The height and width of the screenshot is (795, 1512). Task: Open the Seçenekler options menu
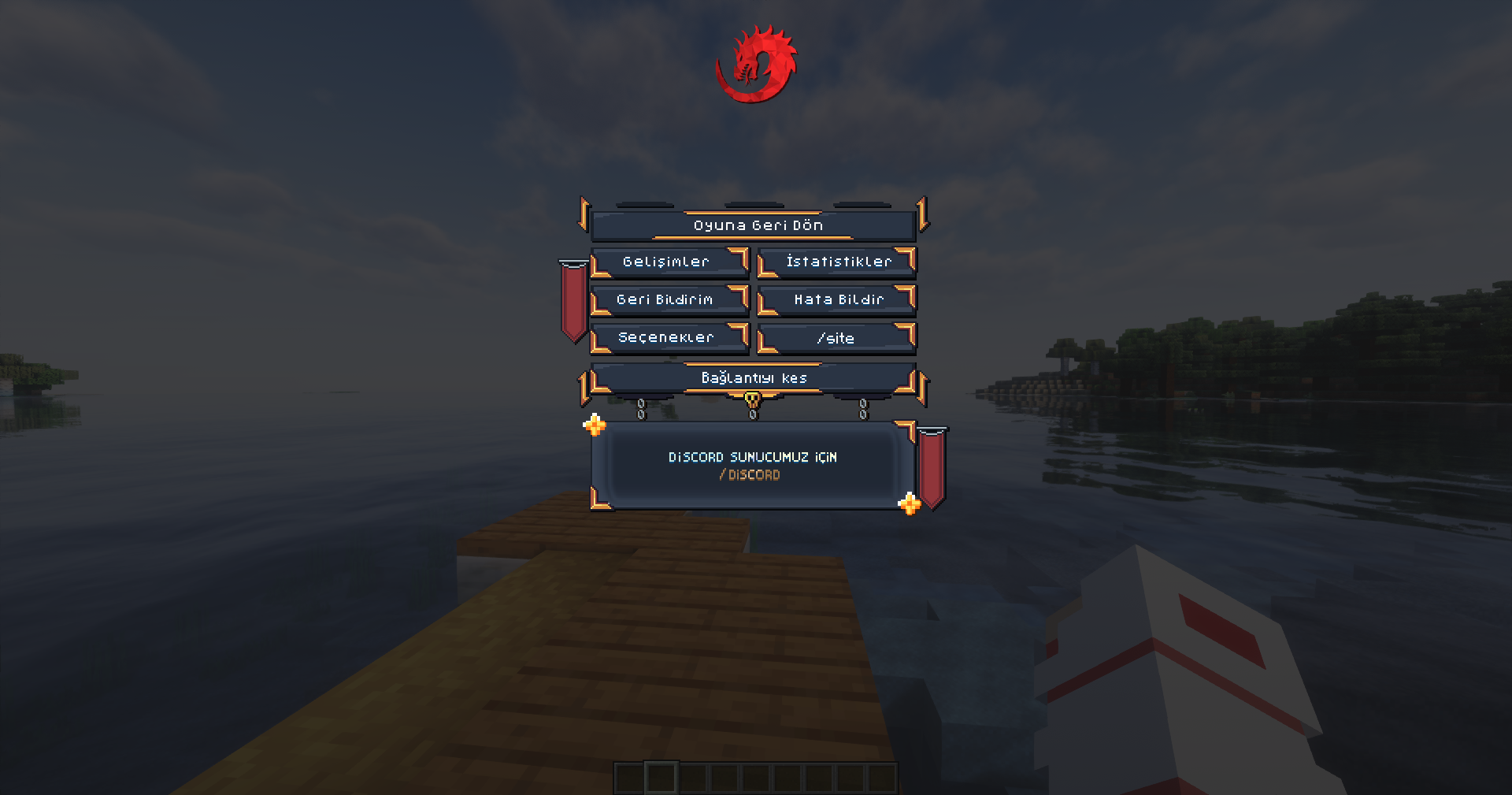(669, 337)
